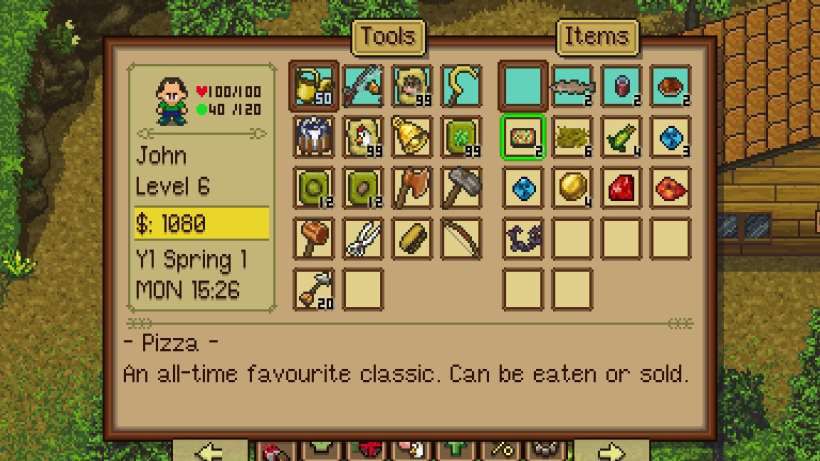
Task: Select the axe tool
Action: click(x=412, y=187)
